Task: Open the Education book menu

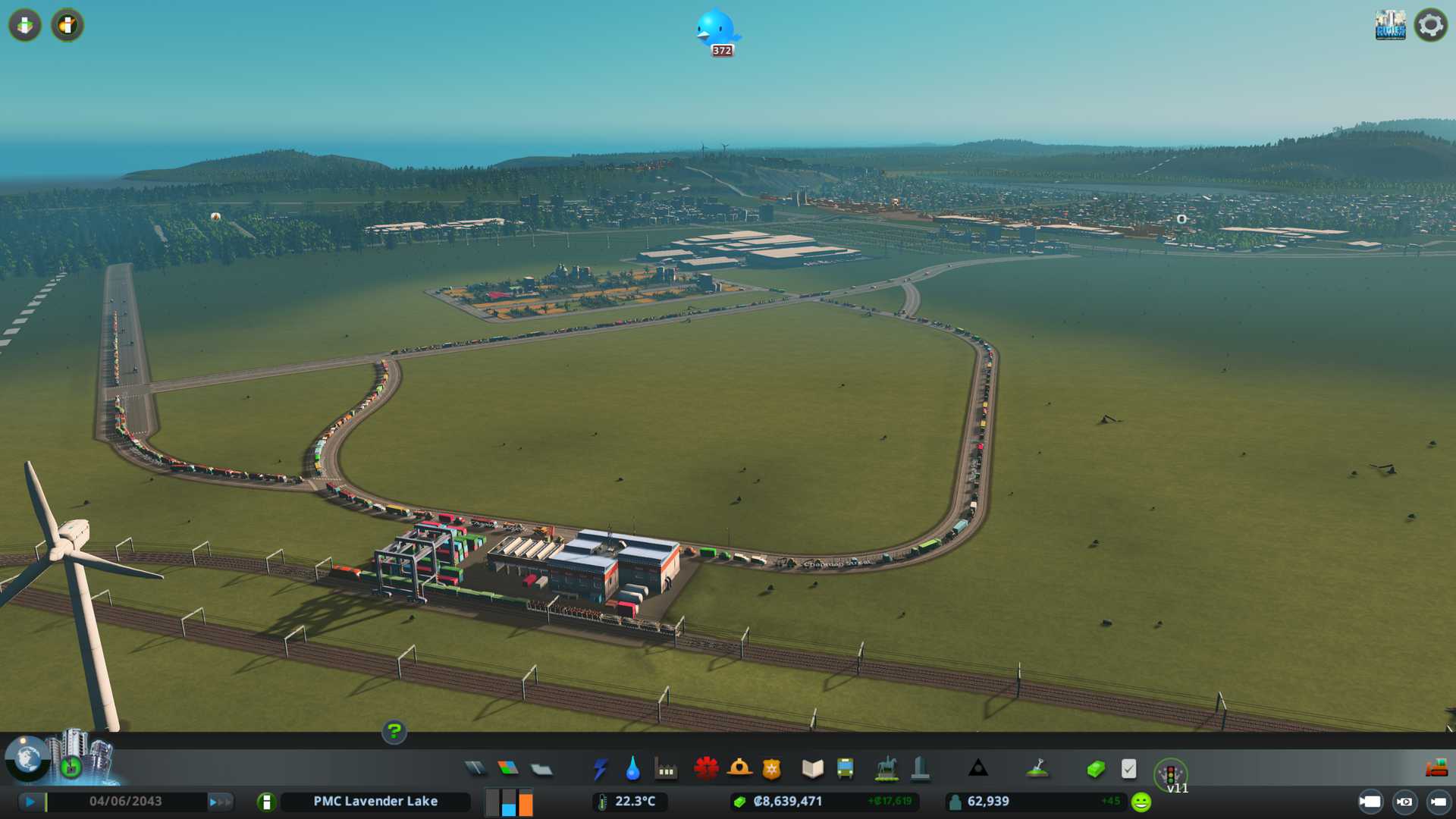Action: pyautogui.click(x=812, y=769)
